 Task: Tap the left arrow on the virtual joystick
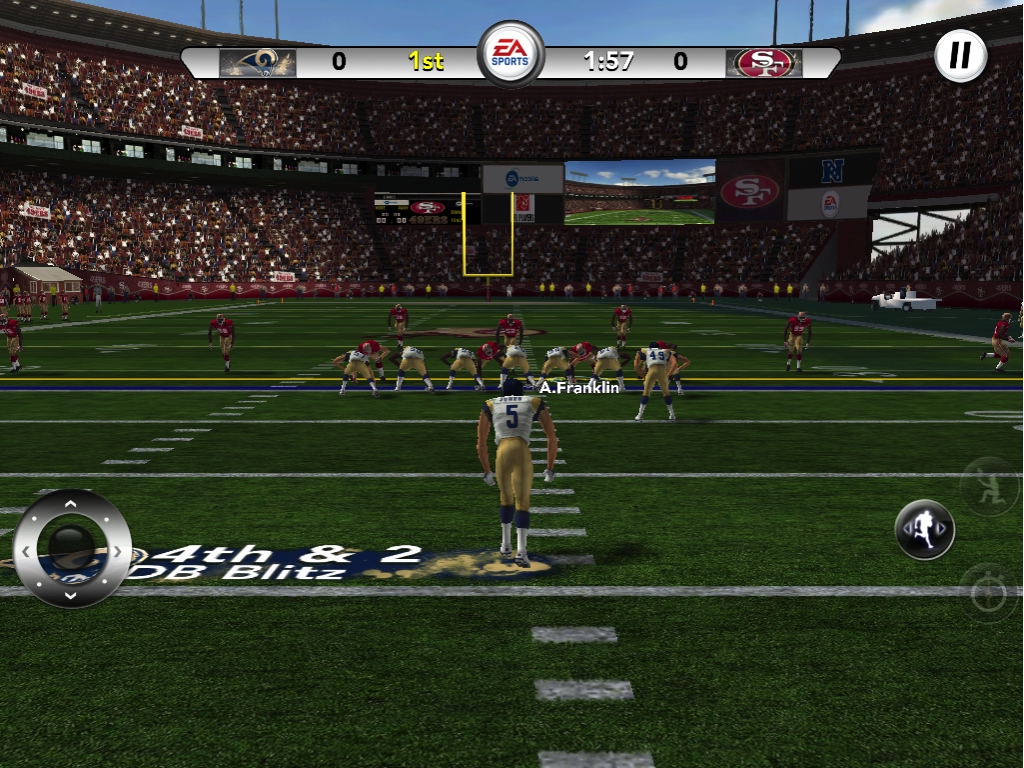25,550
